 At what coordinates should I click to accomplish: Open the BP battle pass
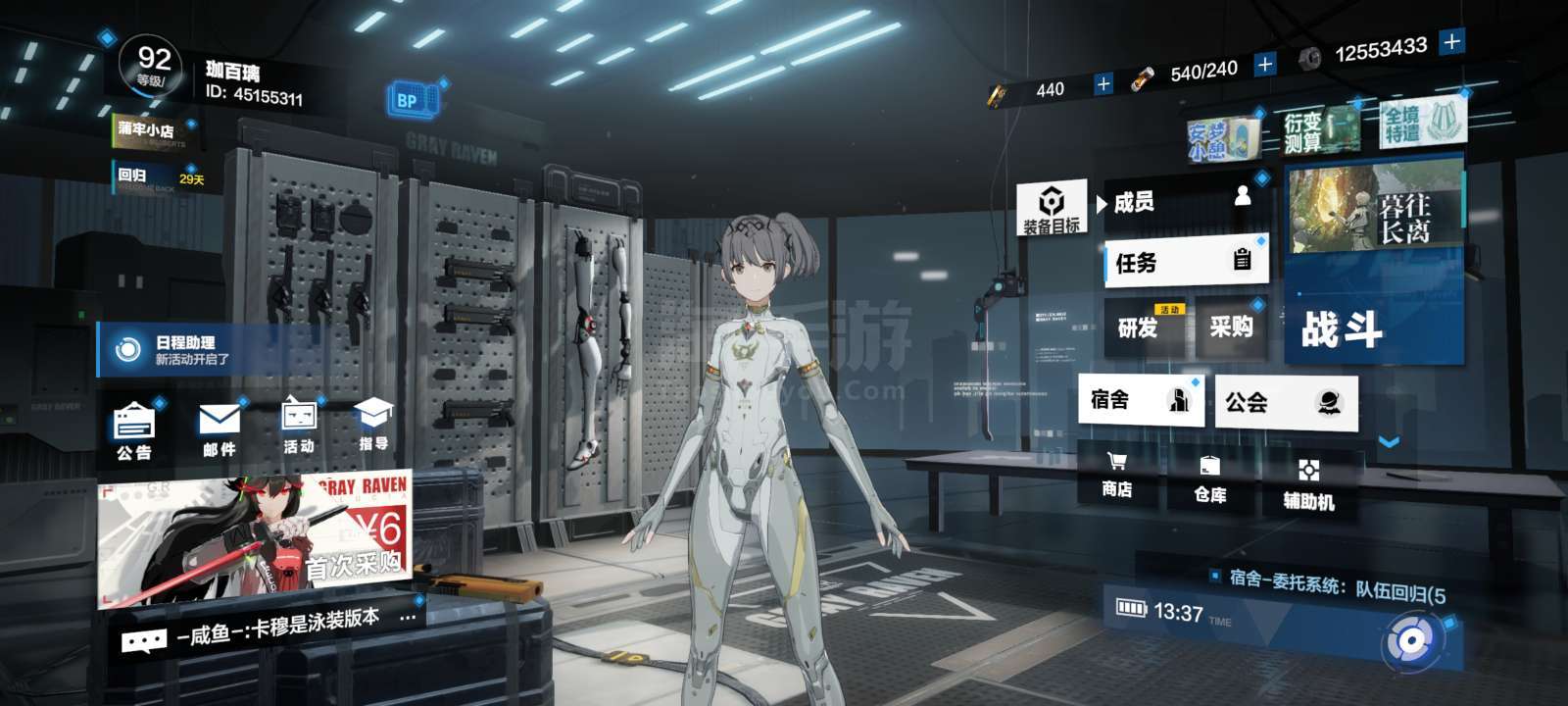407,100
